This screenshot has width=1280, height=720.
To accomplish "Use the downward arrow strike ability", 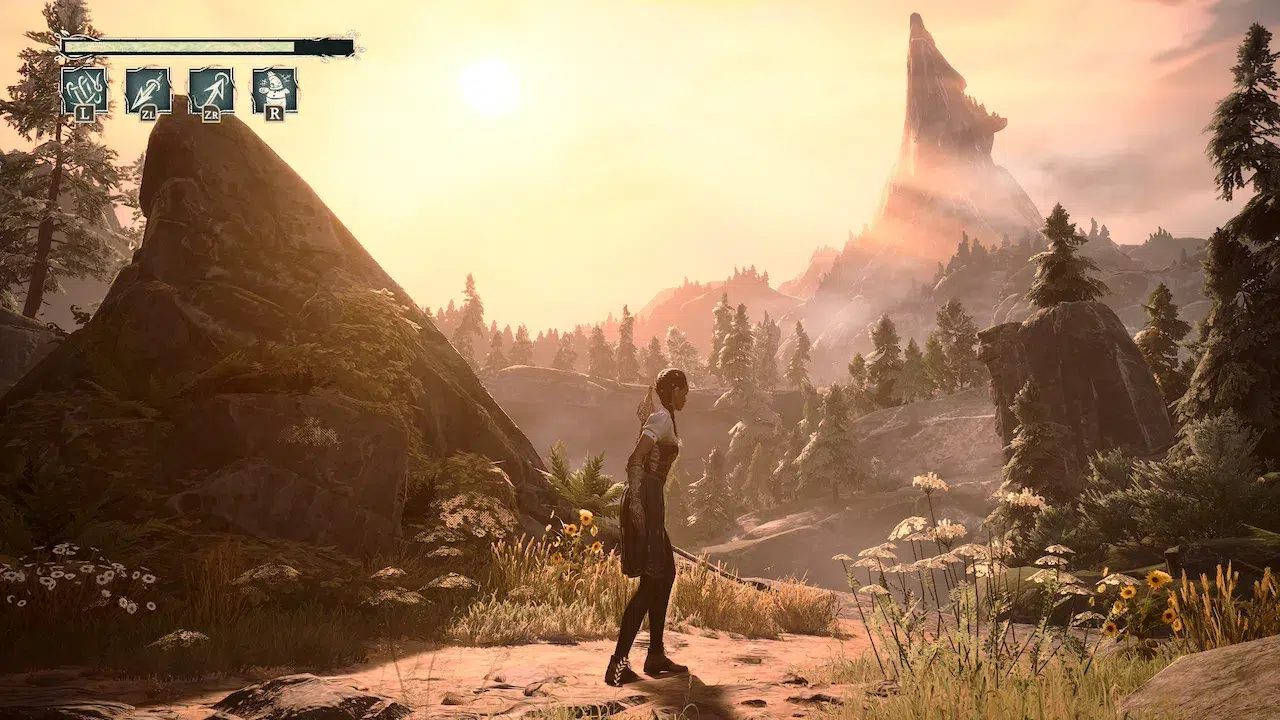I will [148, 91].
